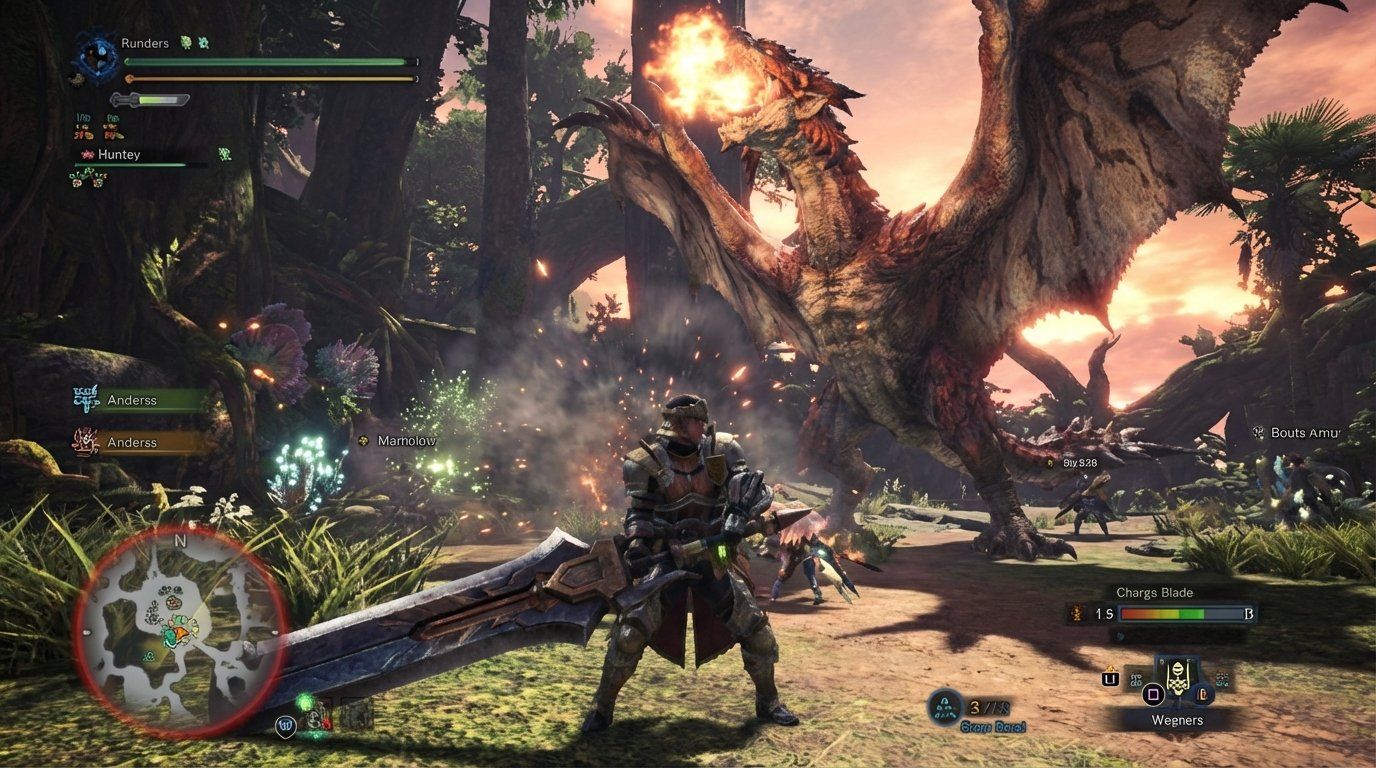
Task: Click the Chargs Blade phial charge gauge
Action: [1181, 612]
